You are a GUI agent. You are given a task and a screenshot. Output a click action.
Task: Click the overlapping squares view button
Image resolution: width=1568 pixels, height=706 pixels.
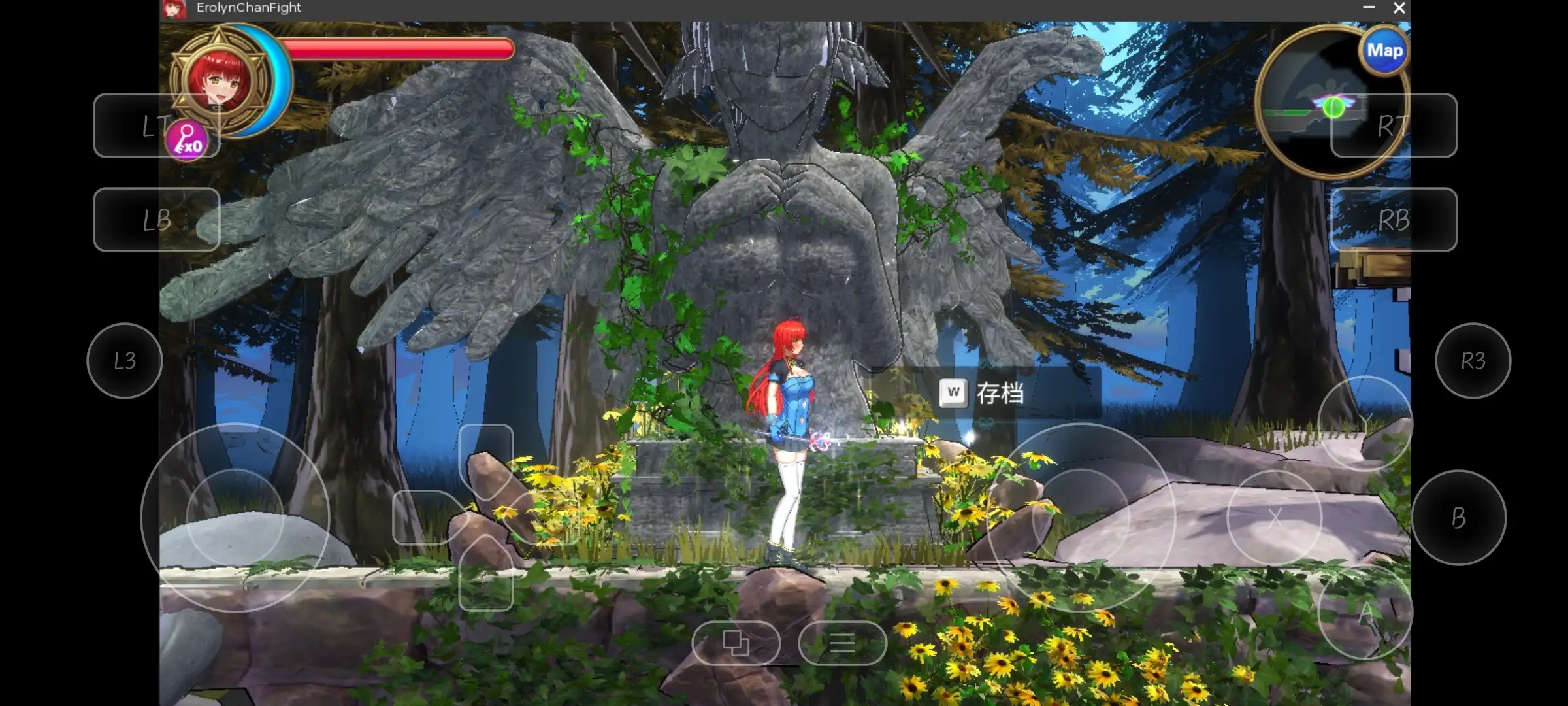click(x=736, y=643)
